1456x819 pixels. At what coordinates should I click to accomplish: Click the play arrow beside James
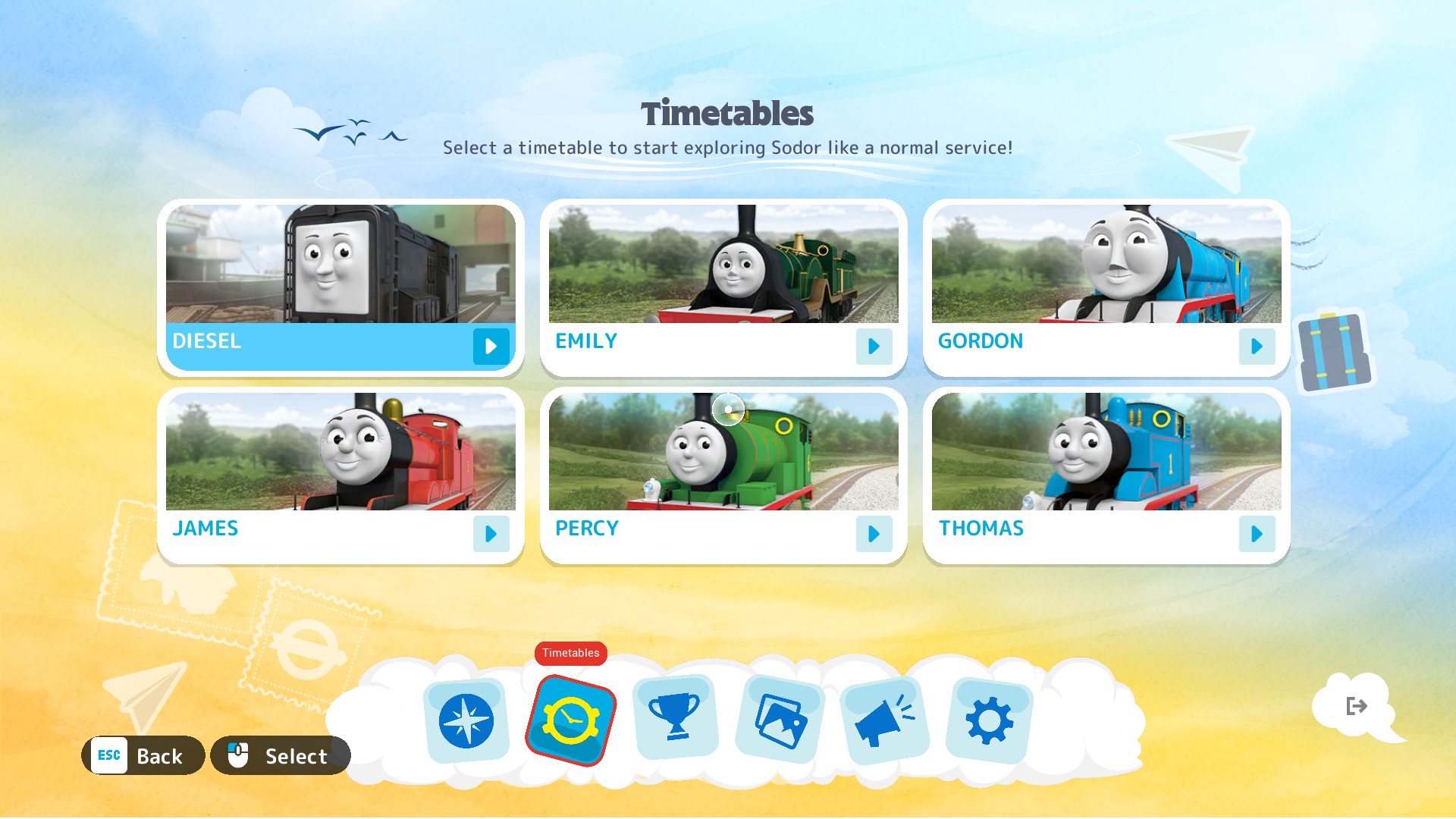pos(491,534)
